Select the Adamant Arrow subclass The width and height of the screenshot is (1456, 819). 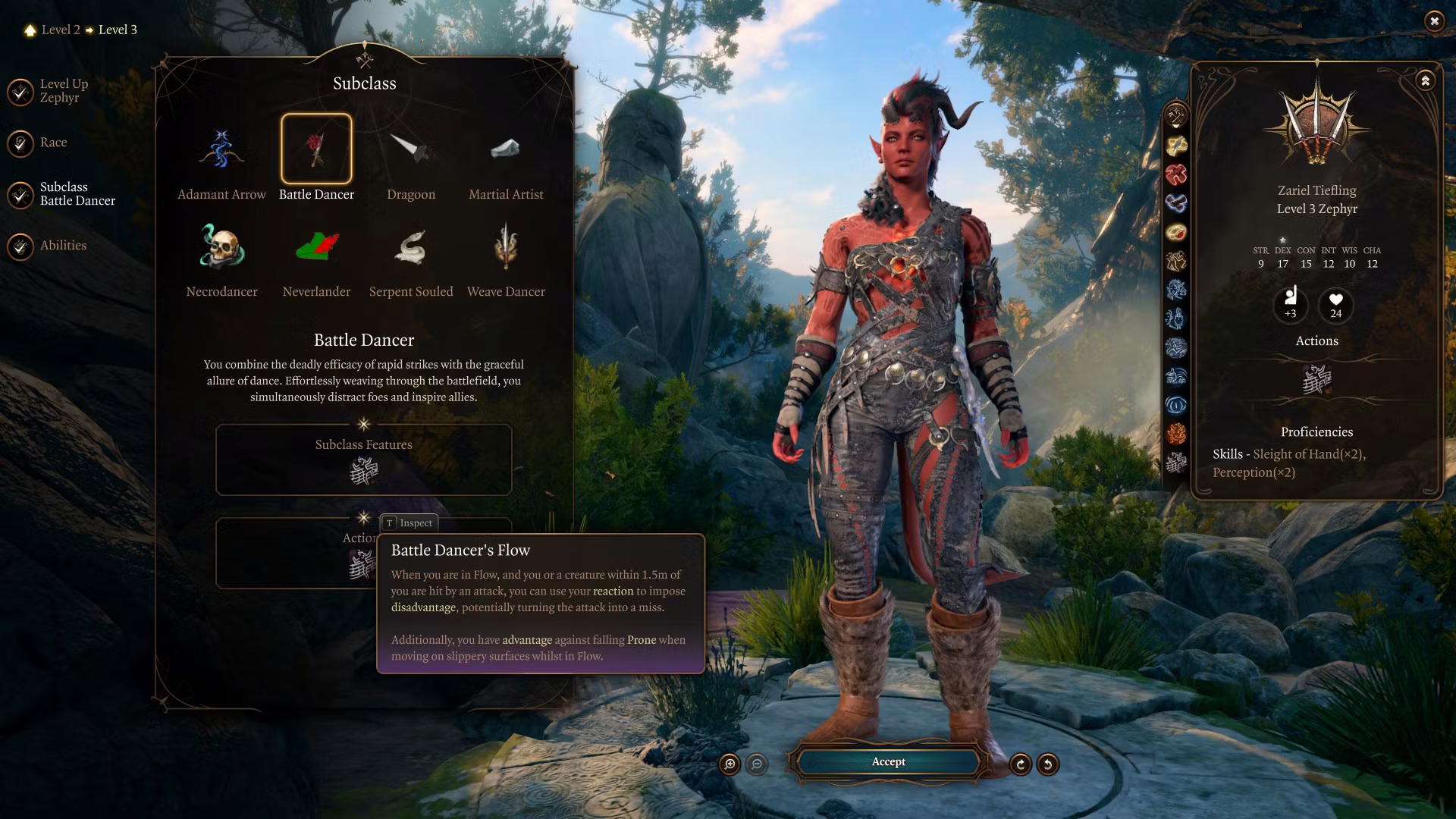pyautogui.click(x=221, y=150)
